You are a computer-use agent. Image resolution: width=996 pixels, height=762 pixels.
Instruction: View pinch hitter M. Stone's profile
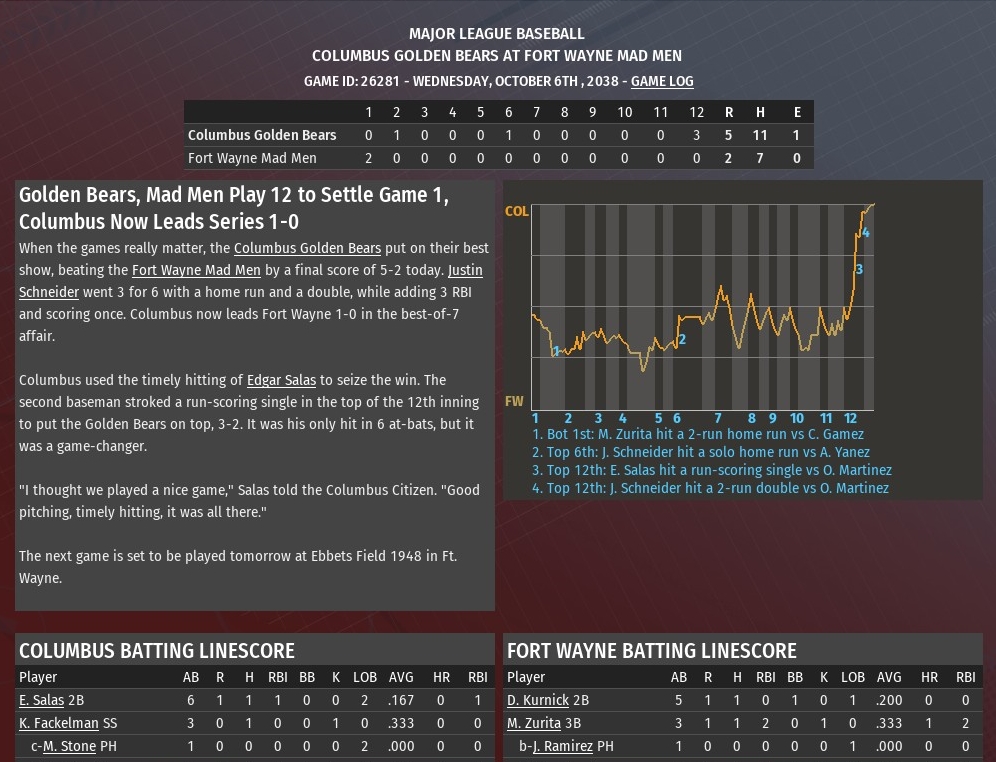(x=71, y=746)
